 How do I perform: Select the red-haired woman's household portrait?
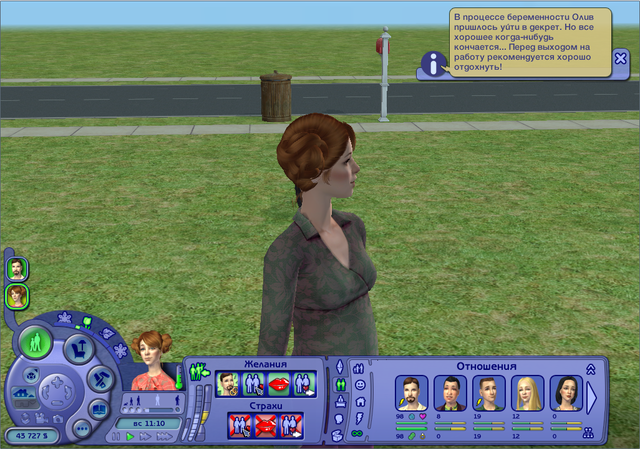pos(17,295)
